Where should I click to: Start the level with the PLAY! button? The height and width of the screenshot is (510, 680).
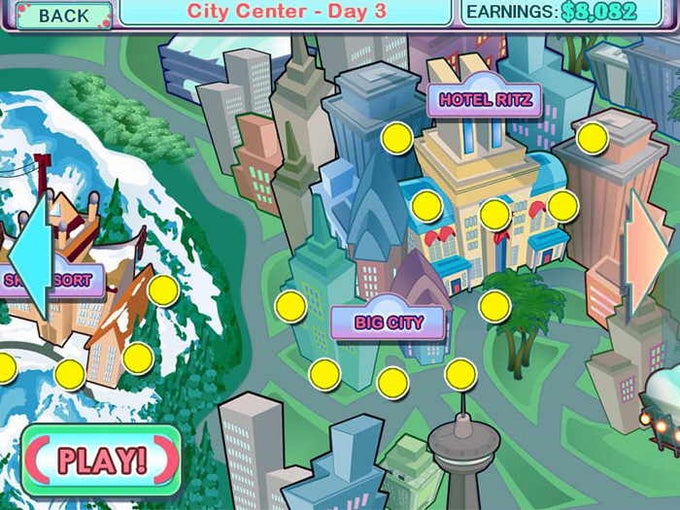101,460
